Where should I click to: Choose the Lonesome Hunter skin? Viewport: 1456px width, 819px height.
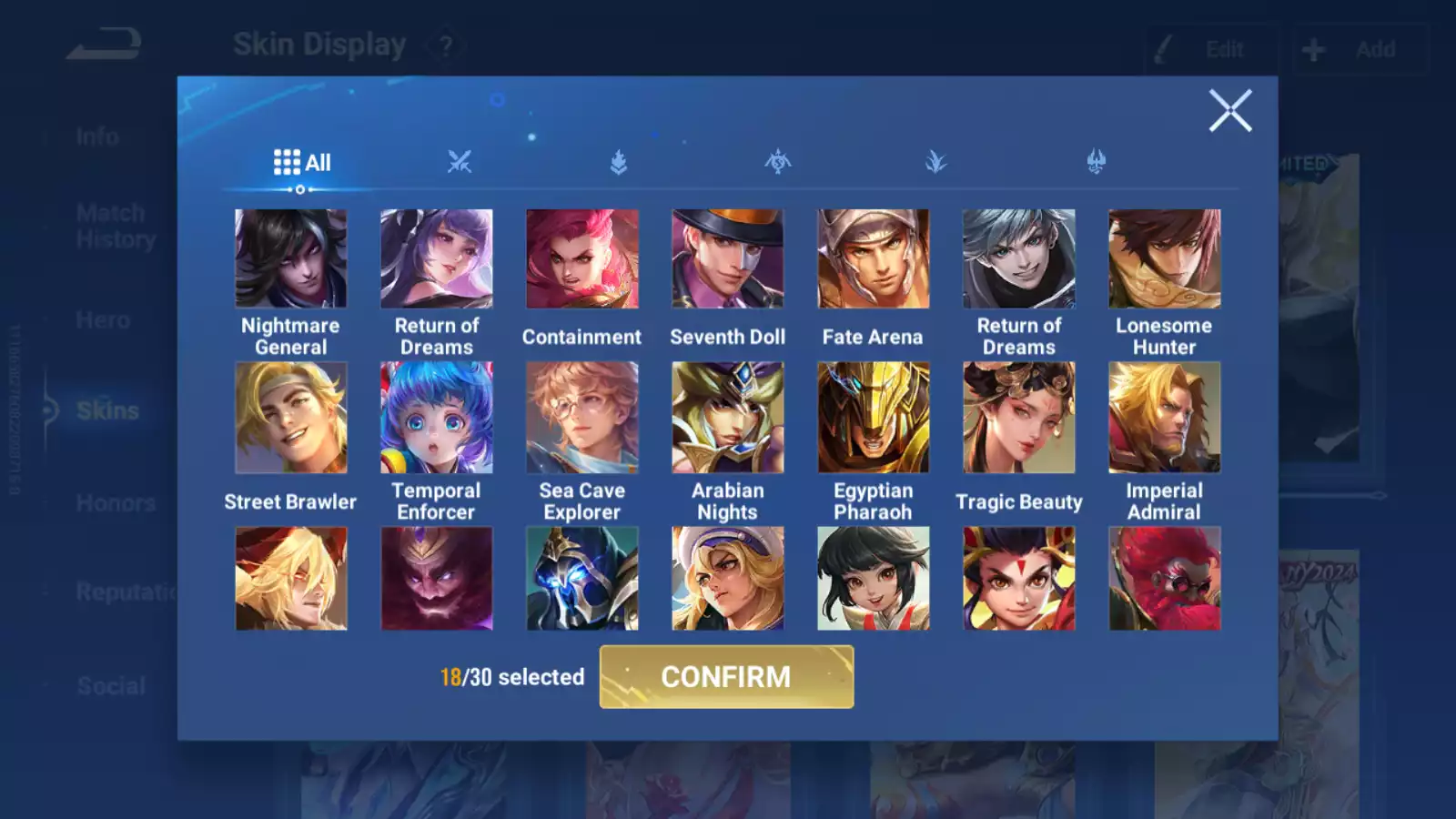pos(1165,259)
